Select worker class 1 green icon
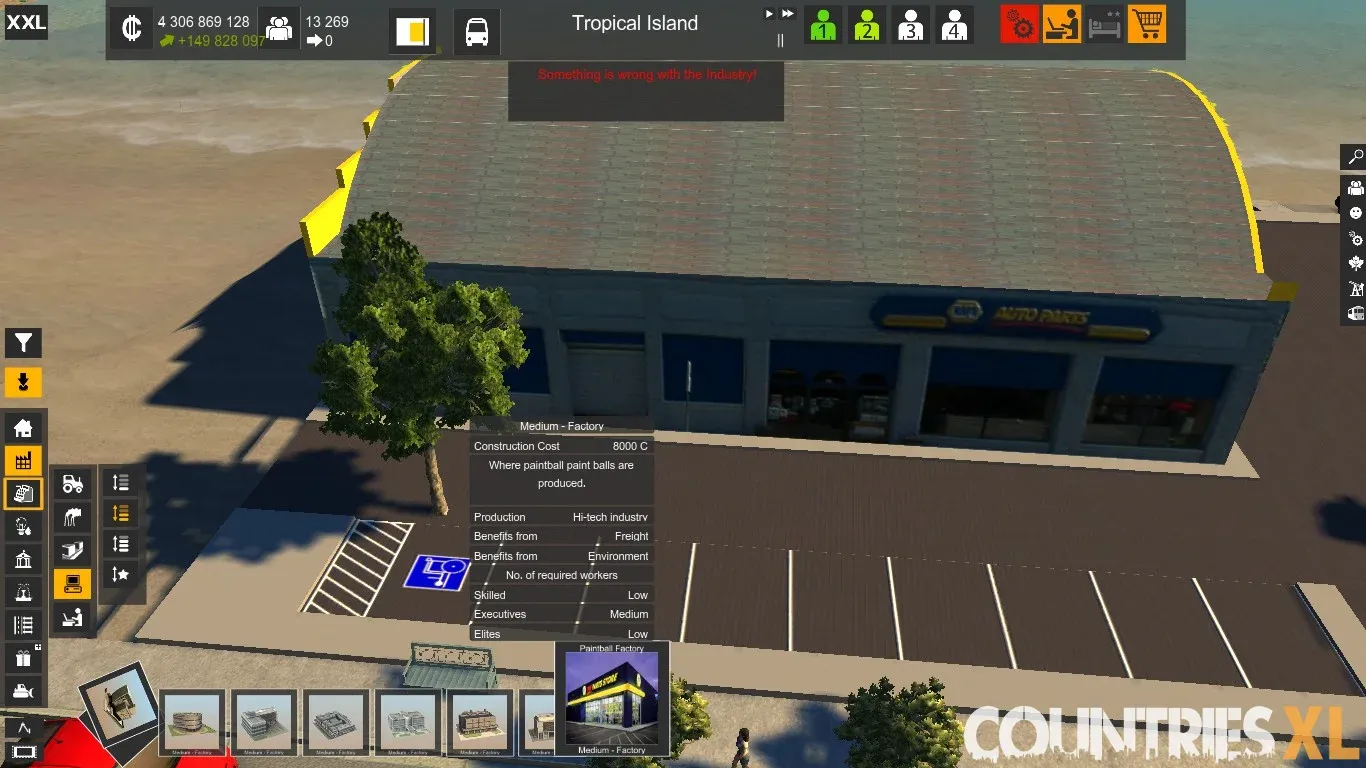The image size is (1366, 768). (823, 25)
